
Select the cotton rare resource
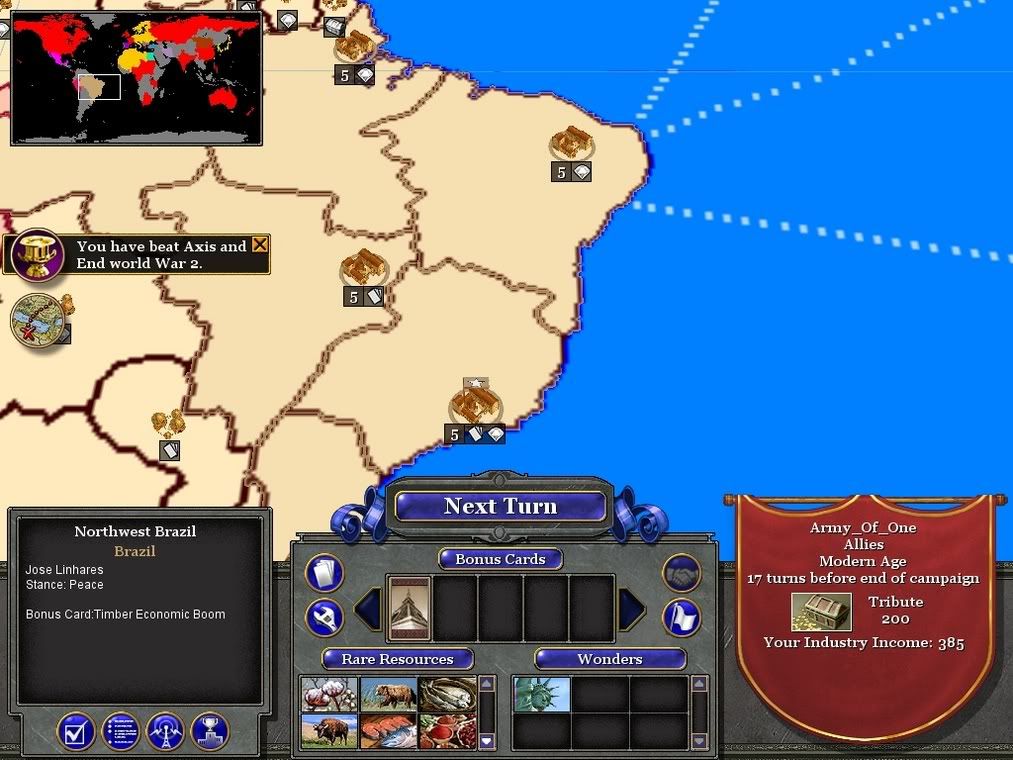329,694
